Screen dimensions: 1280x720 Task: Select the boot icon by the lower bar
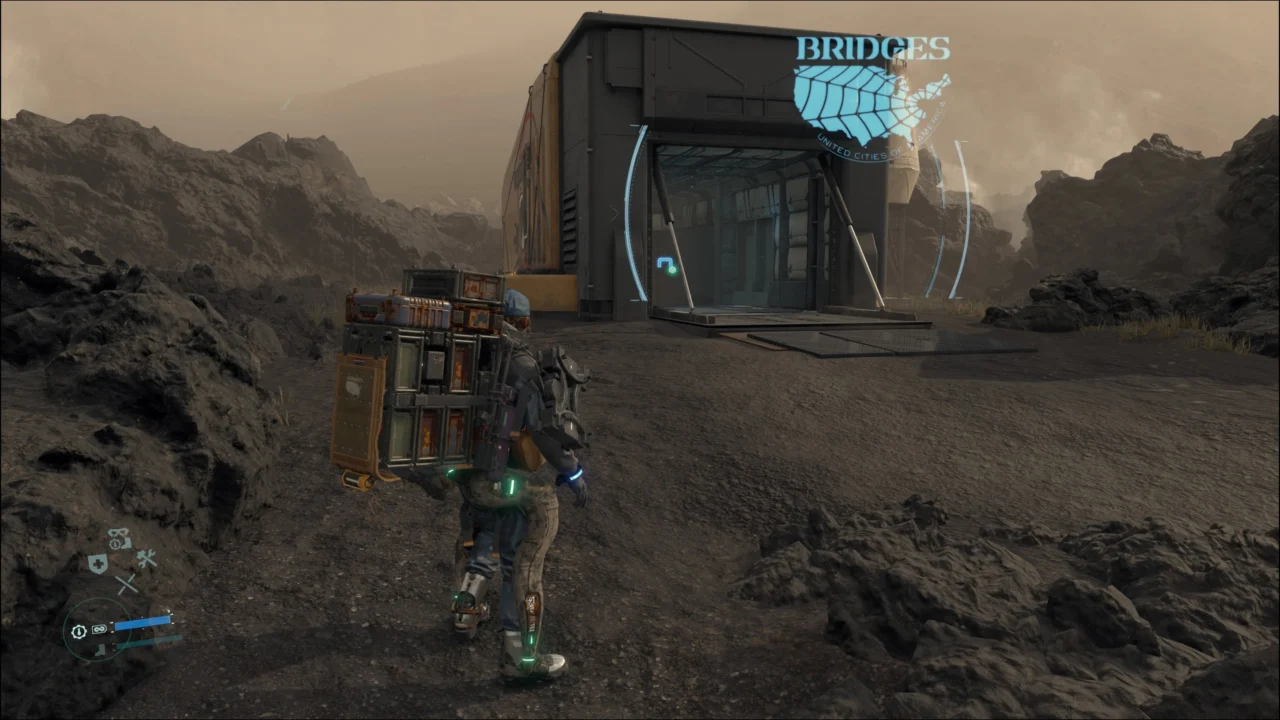101,649
